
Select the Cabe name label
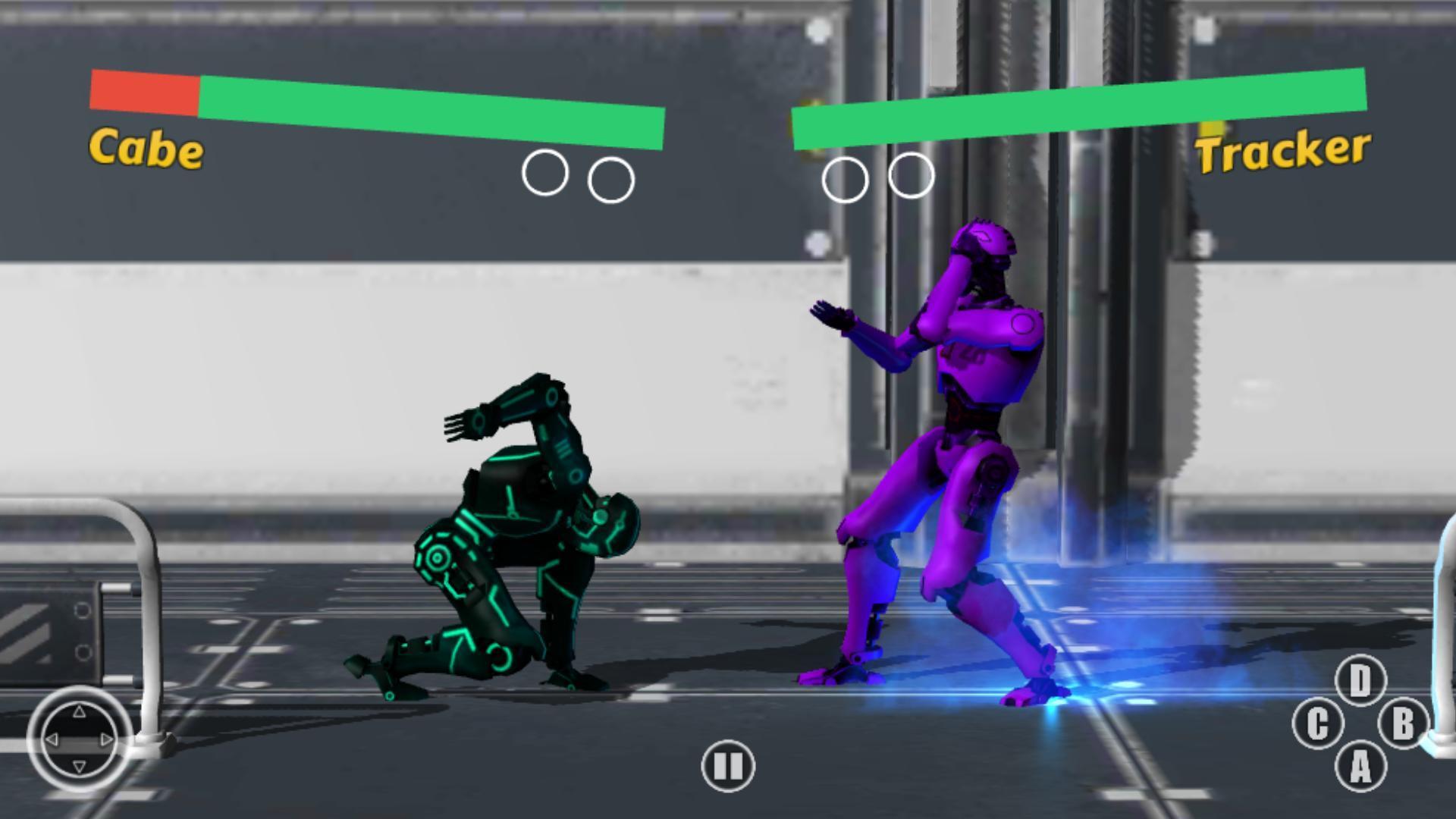pos(146,149)
